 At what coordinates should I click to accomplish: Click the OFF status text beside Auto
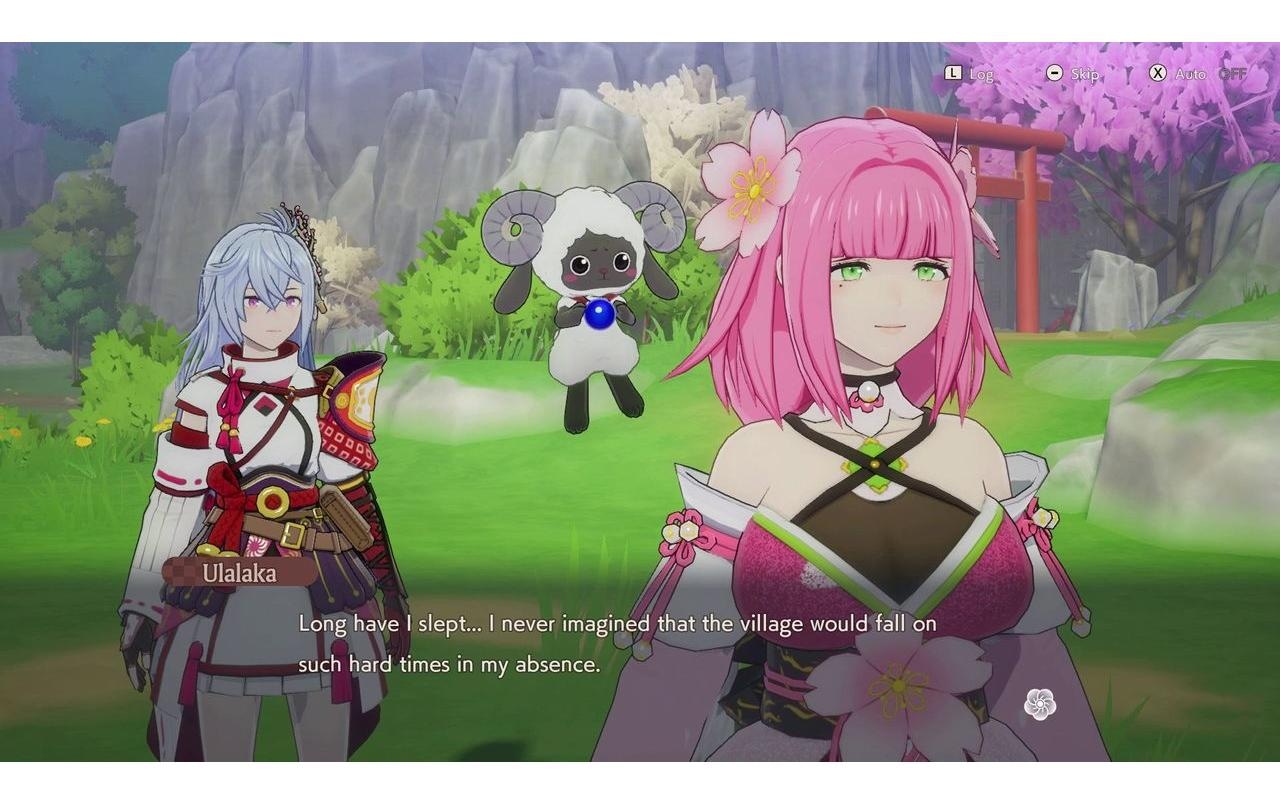(x=1231, y=73)
